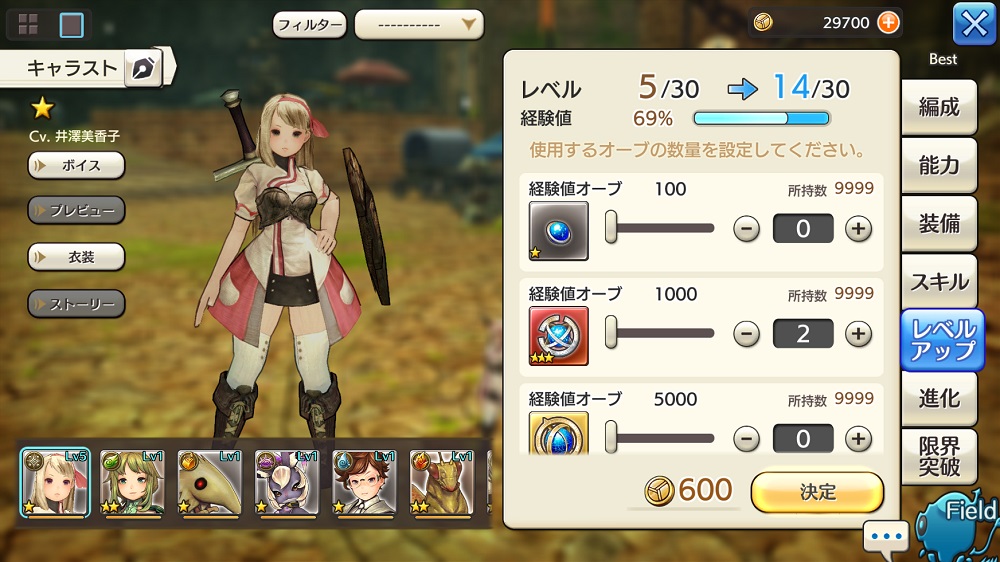Decrease the 100 EXP orb count
This screenshot has height=562, width=1000.
746,229
